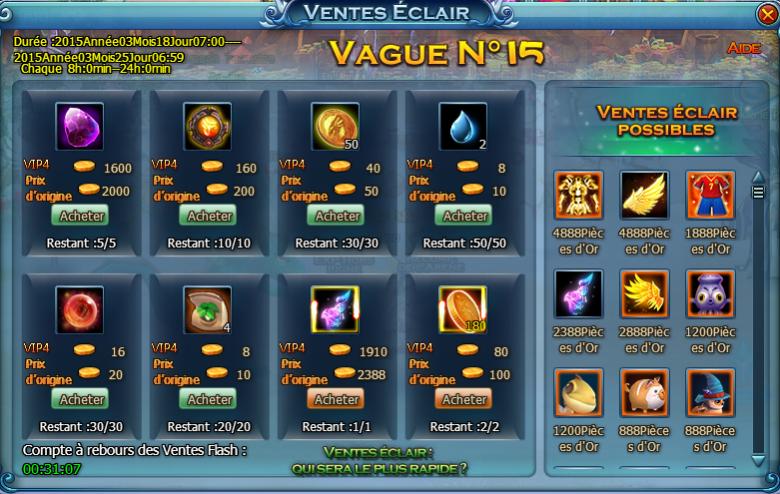Click Acheter under the clover bag item
This screenshot has height=494, width=780.
210,399
